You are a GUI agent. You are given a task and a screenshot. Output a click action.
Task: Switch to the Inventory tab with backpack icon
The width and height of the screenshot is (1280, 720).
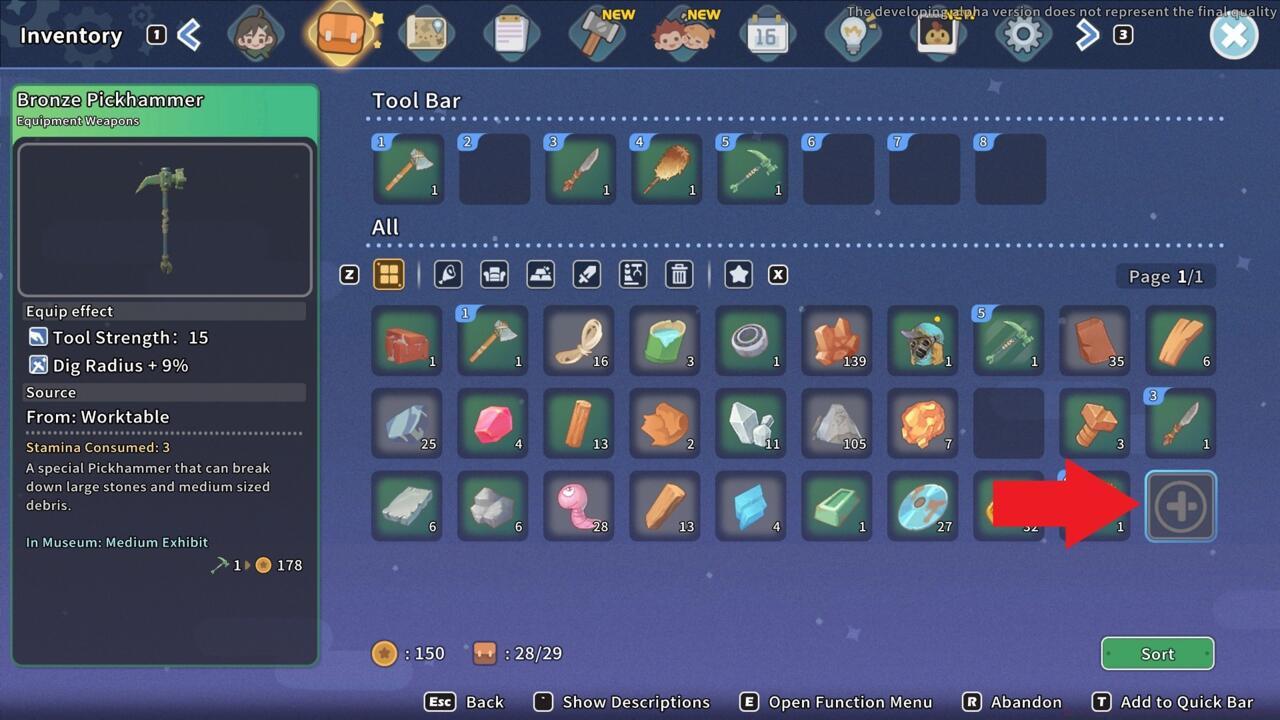point(341,33)
